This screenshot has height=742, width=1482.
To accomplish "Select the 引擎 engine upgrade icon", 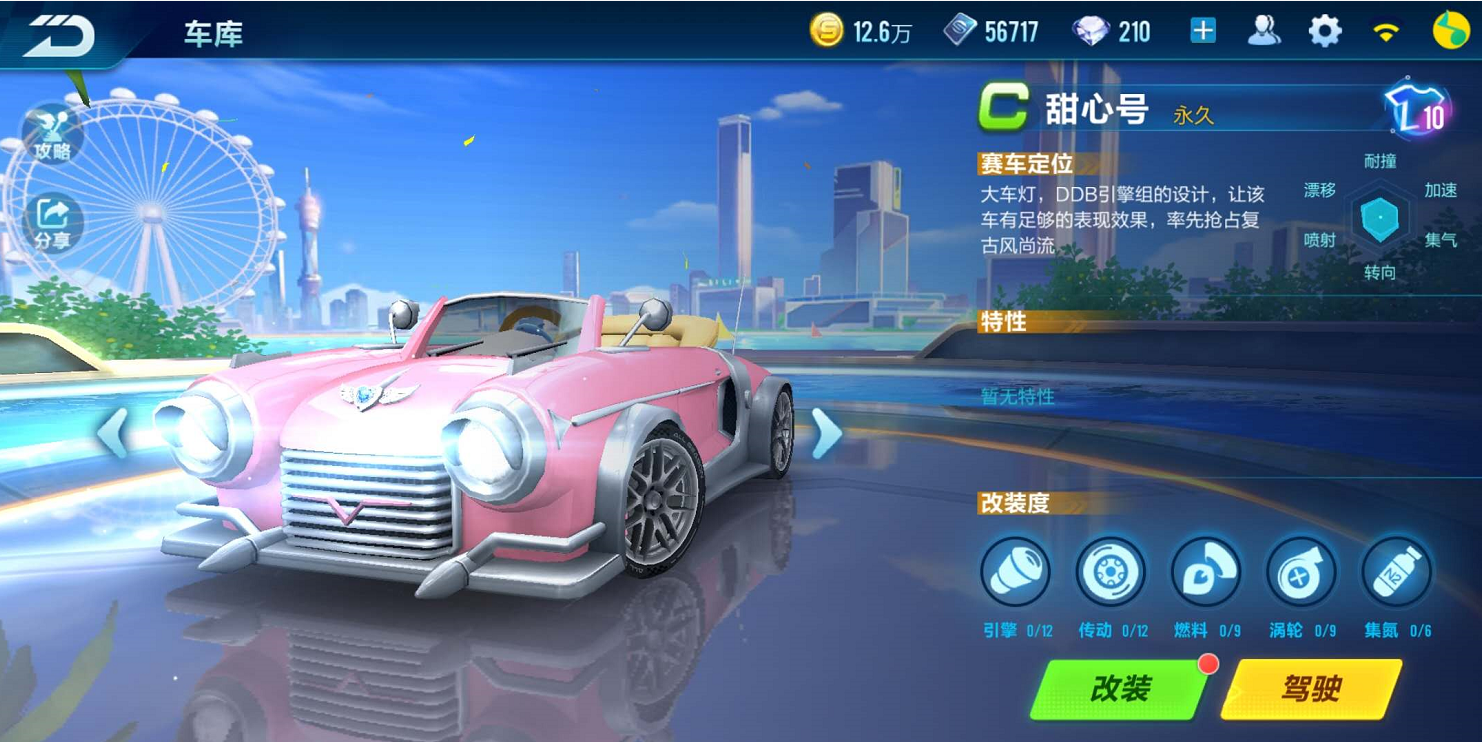I will click(x=1015, y=573).
